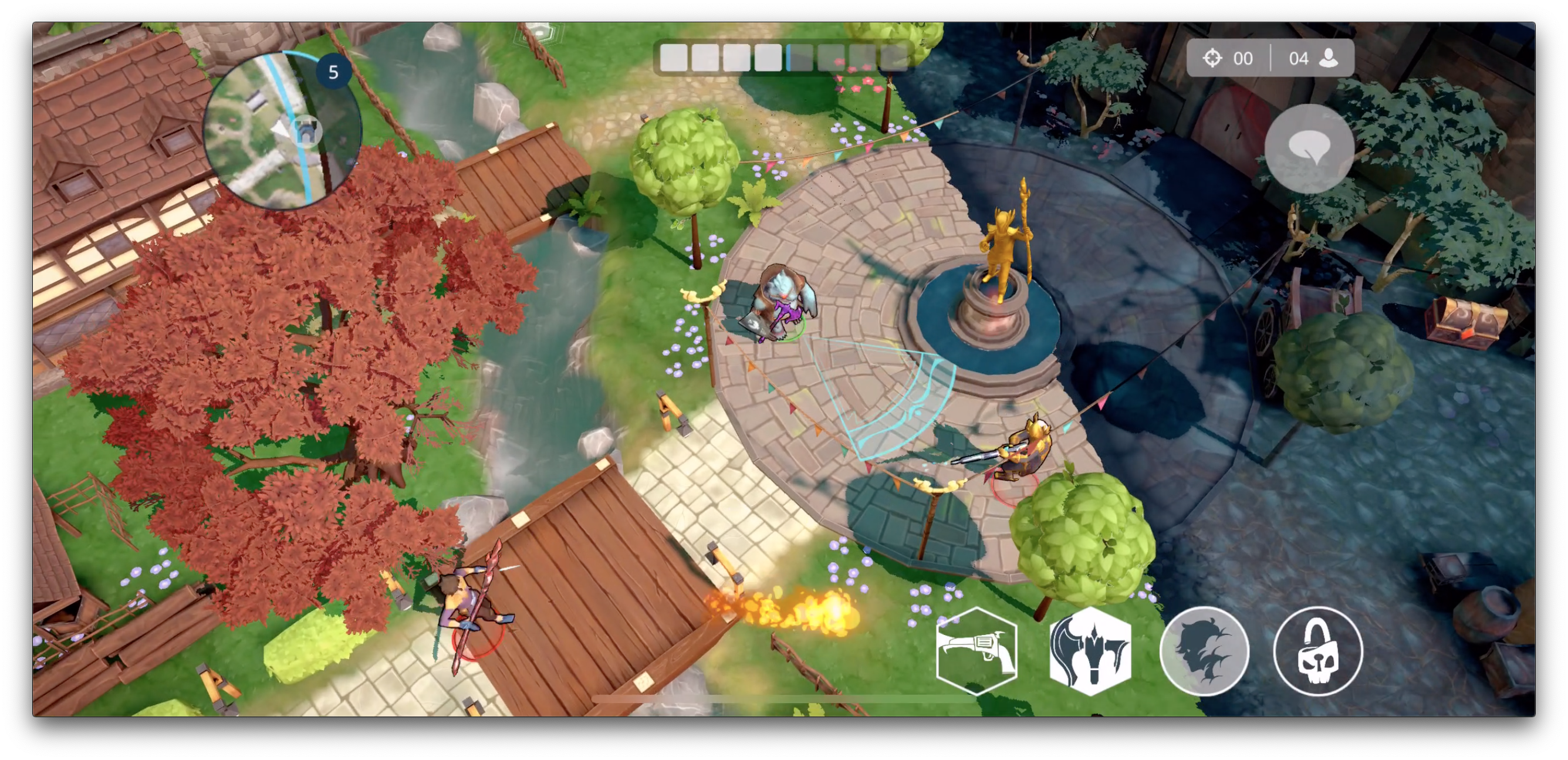Trigger the hero silhouette ability

click(1204, 650)
